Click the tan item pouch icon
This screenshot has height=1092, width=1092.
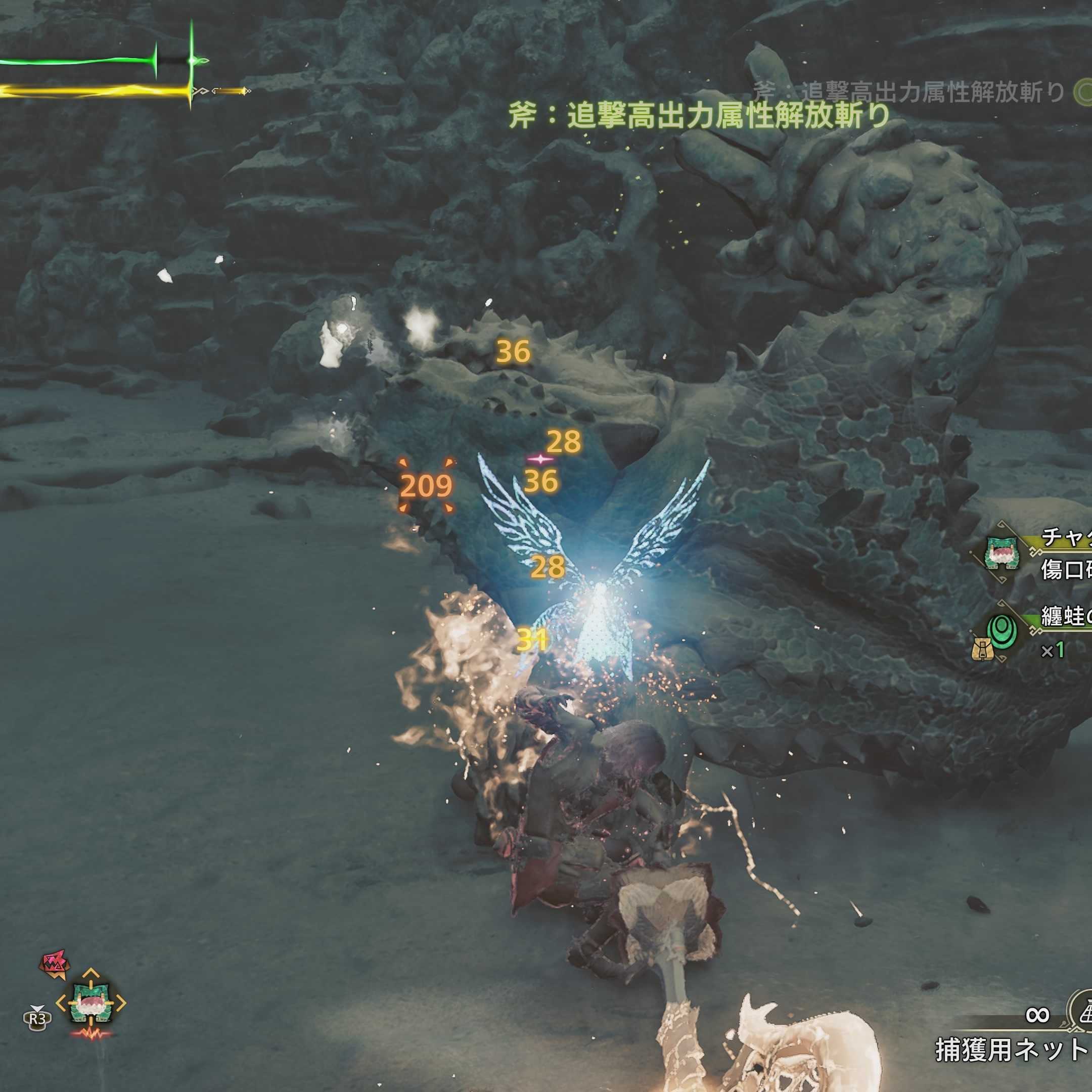983,650
